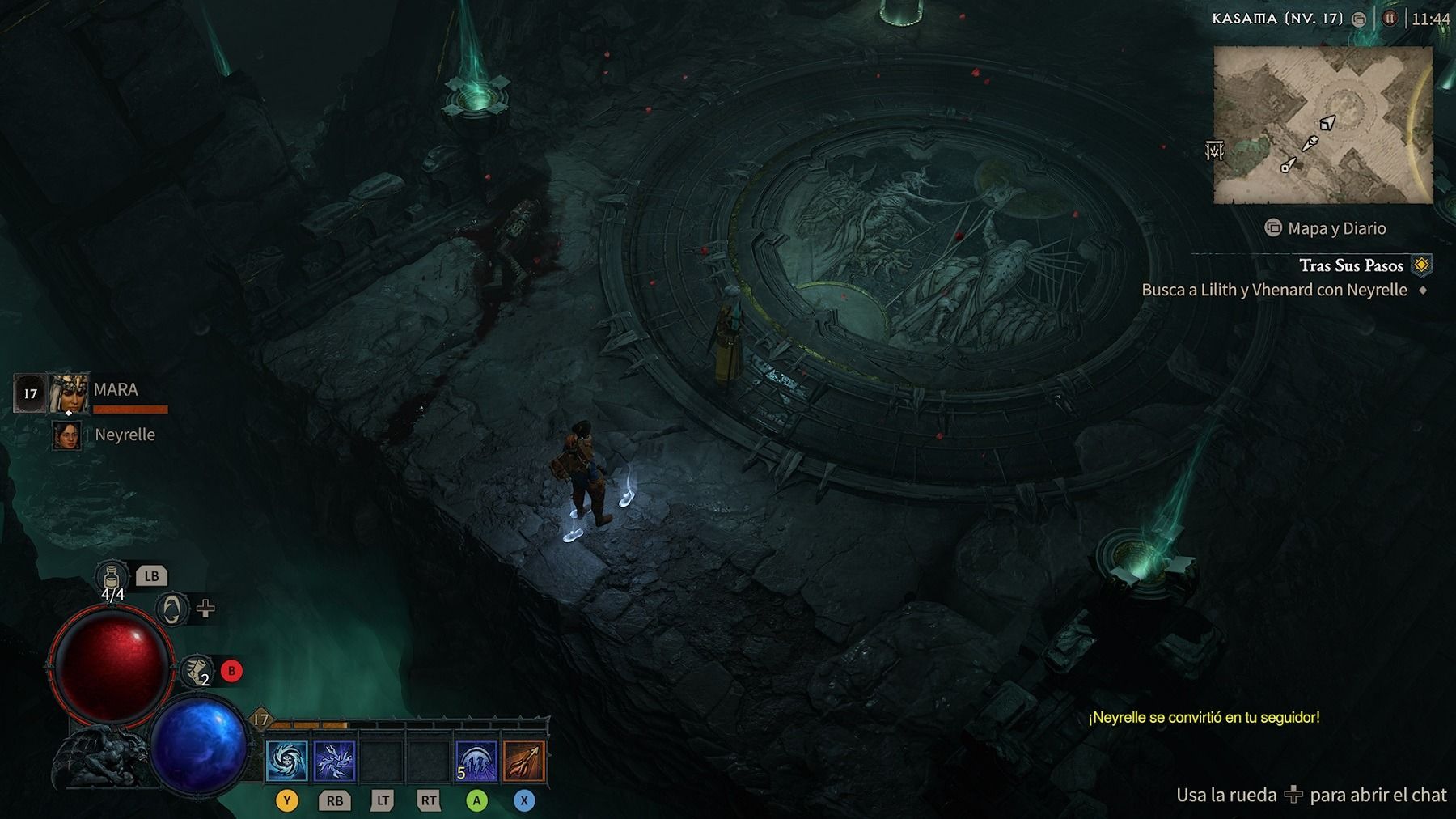Activate the evade dodge icon
The width and height of the screenshot is (1456, 819).
195,672
